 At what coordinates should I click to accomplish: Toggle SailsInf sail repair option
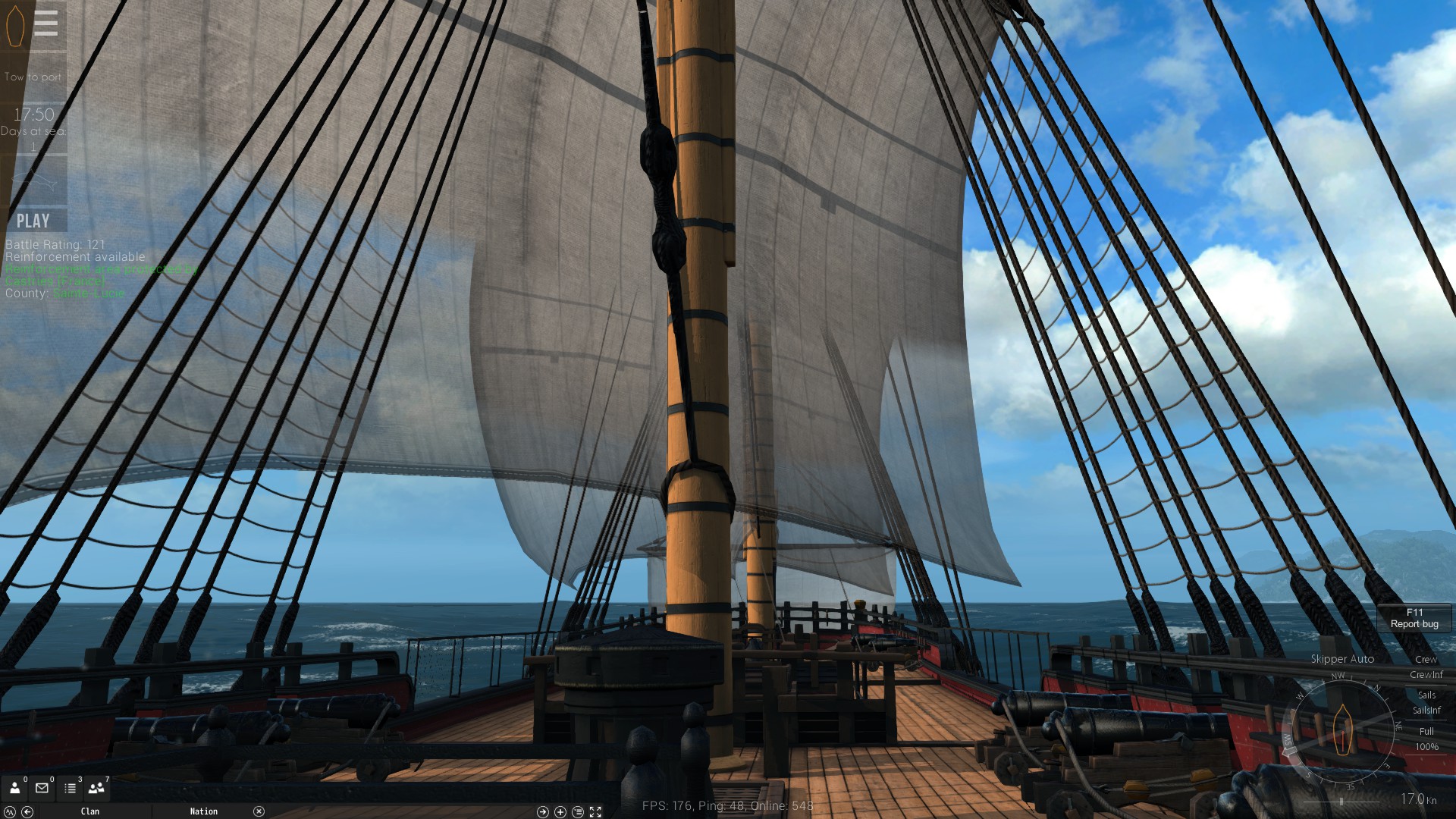tap(1426, 711)
